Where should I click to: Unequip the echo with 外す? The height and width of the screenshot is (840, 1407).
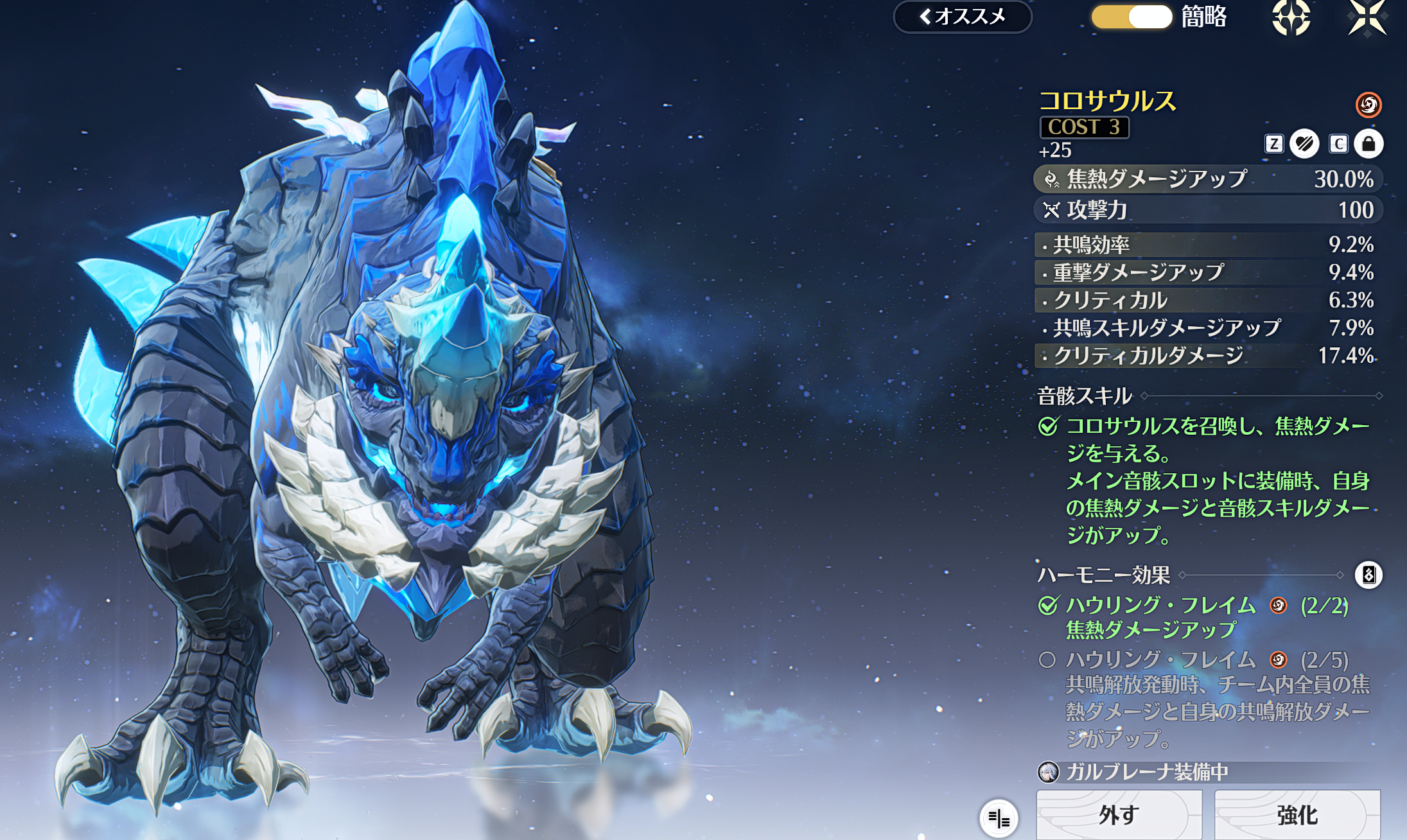tap(1119, 815)
